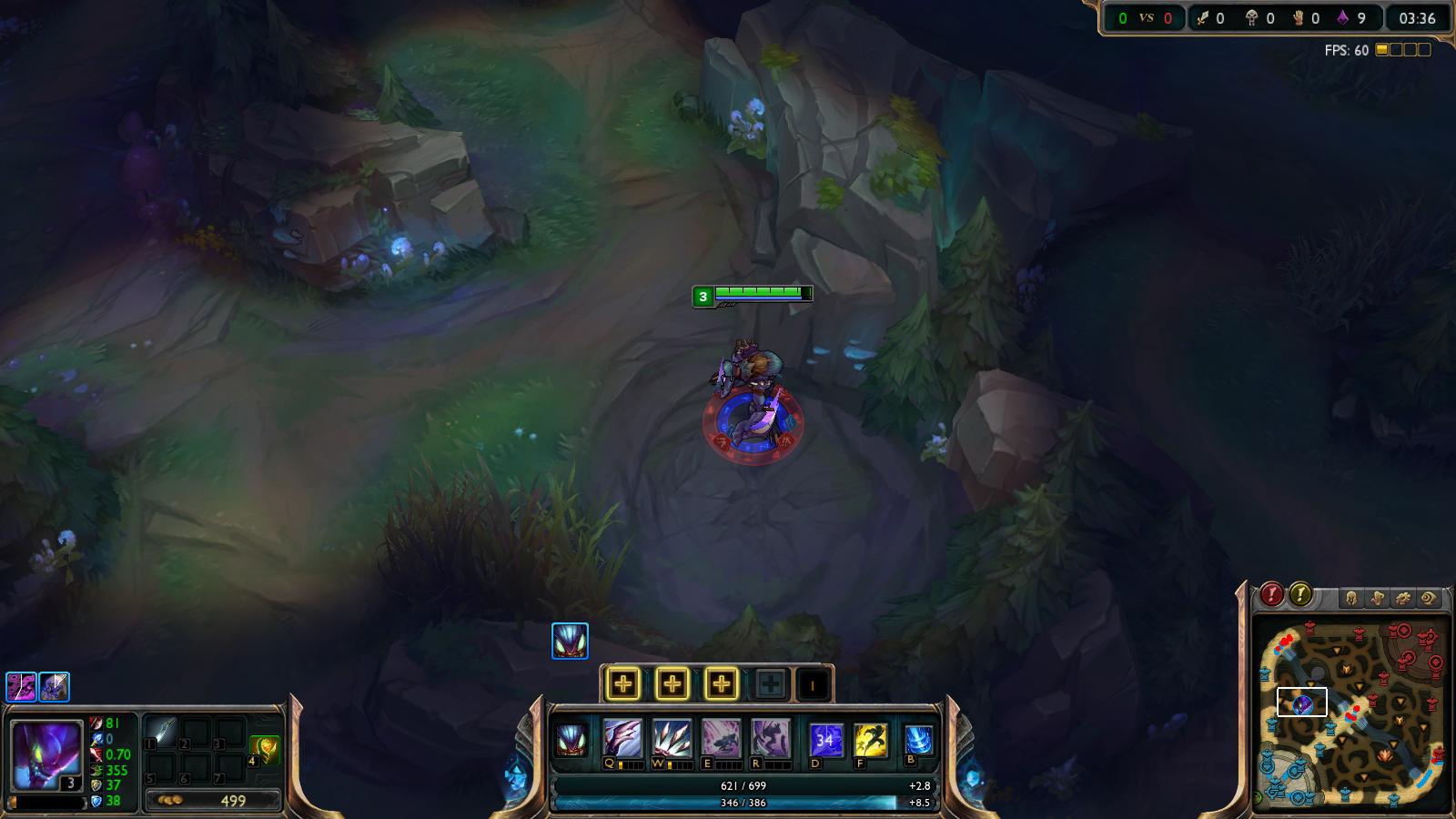Click the R ultimate ability icon
Screen dimensions: 1456x819
coord(771,737)
